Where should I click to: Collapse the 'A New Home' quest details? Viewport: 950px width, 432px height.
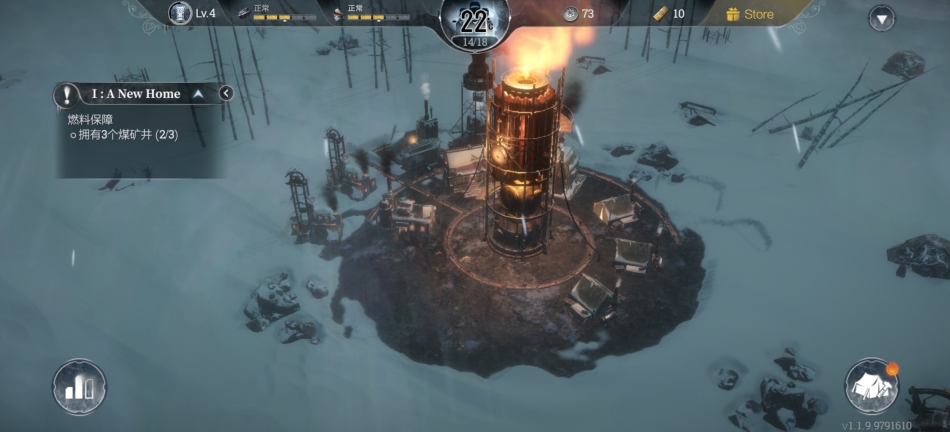tap(198, 94)
